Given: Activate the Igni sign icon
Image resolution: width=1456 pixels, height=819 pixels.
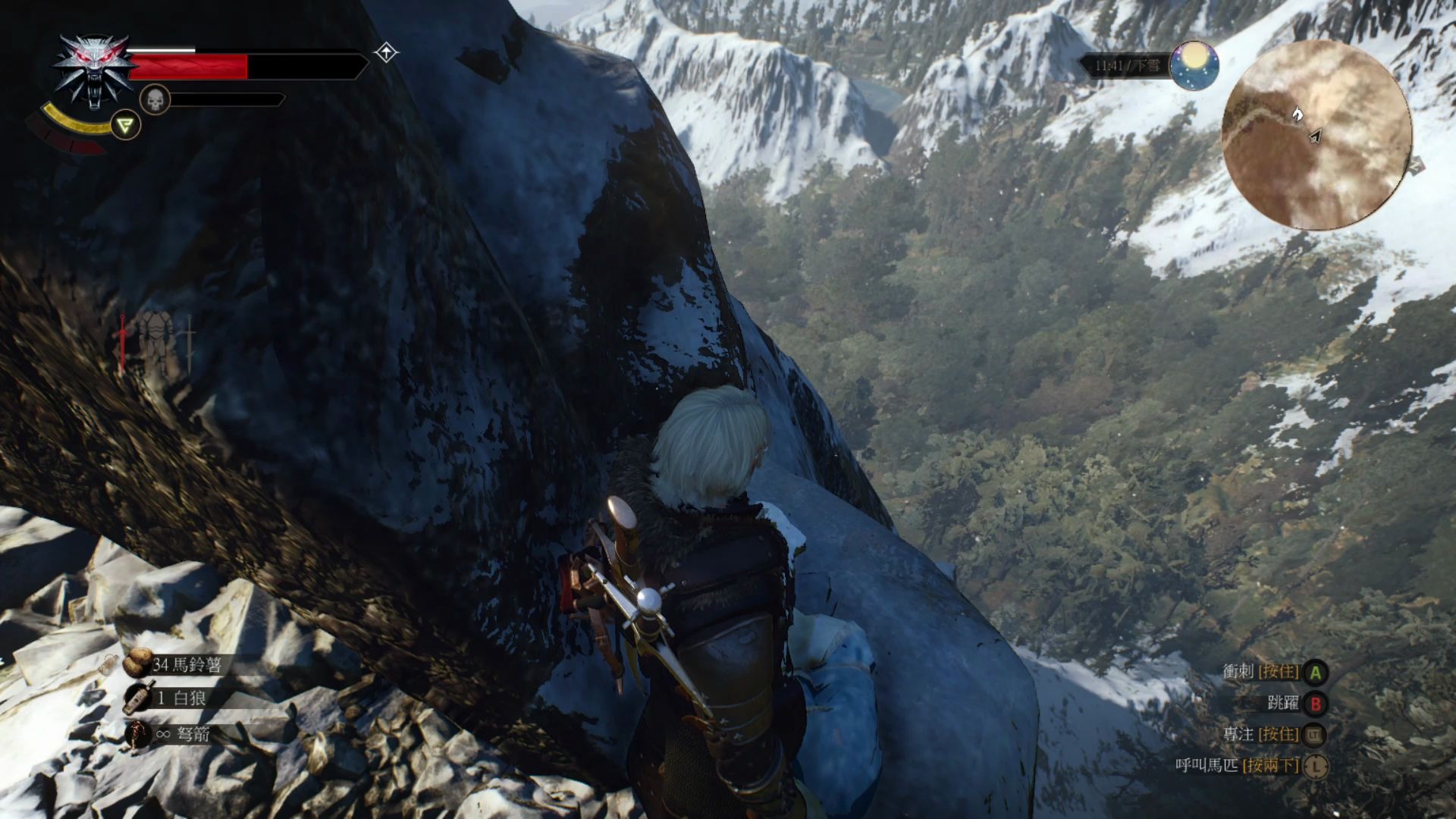Looking at the screenshot, I should click(x=126, y=125).
